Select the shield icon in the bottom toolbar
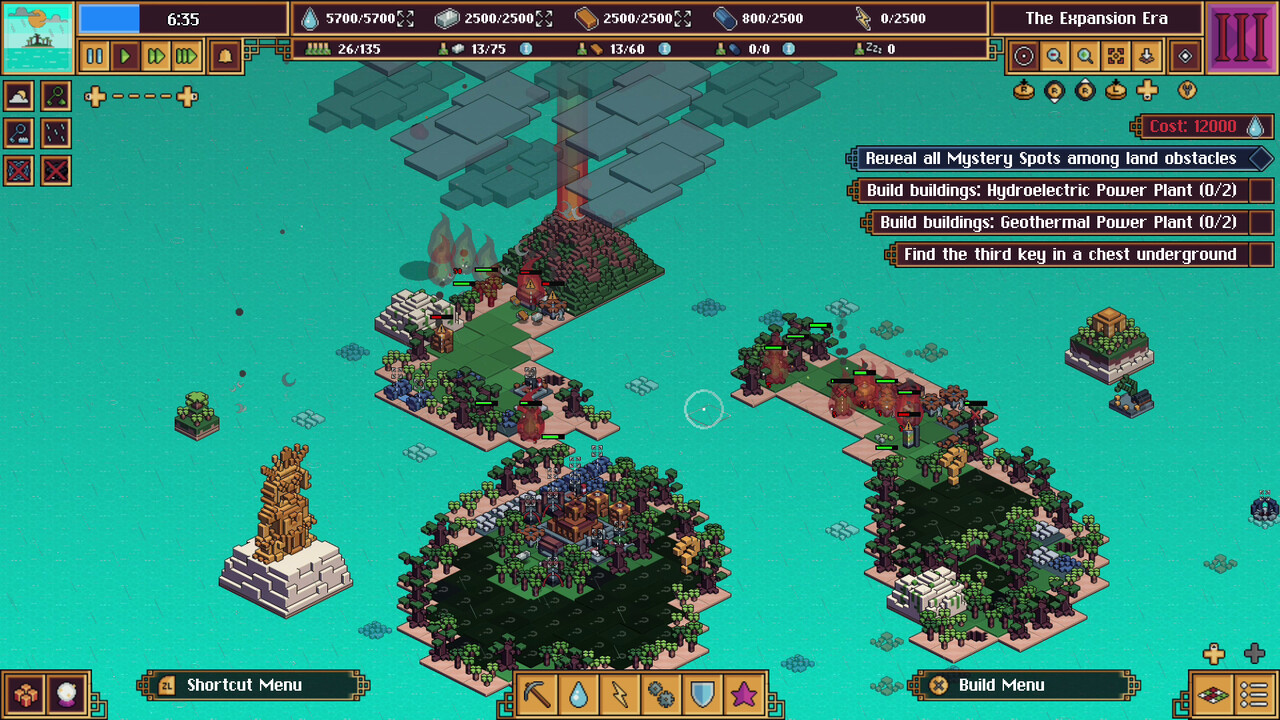The height and width of the screenshot is (720, 1280). pyautogui.click(x=704, y=692)
